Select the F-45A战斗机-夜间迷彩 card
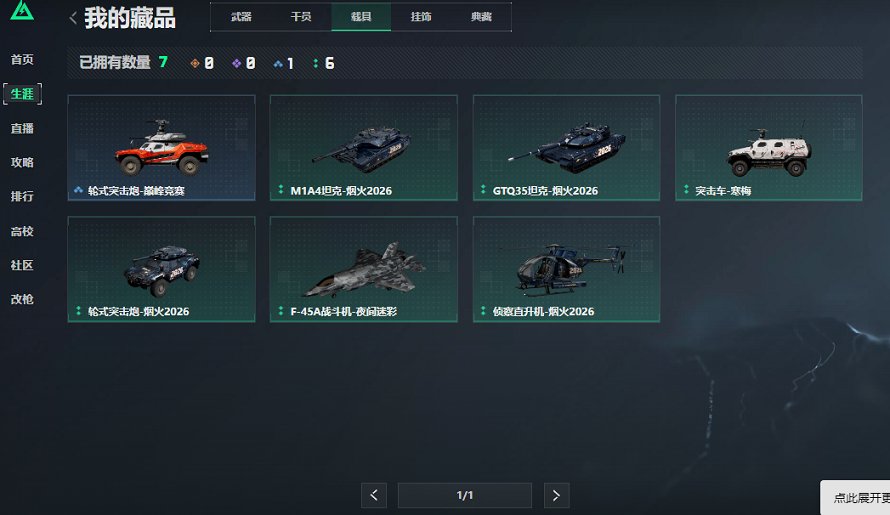890x515 pixels. [363, 269]
